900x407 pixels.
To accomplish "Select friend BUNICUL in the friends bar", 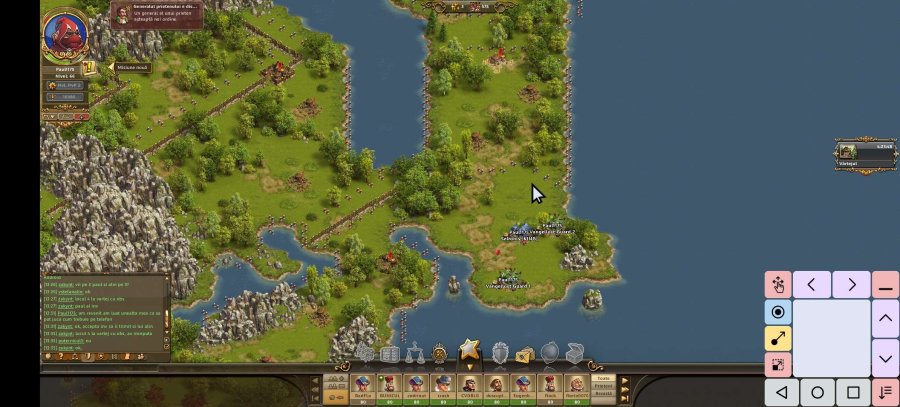I will pos(388,388).
